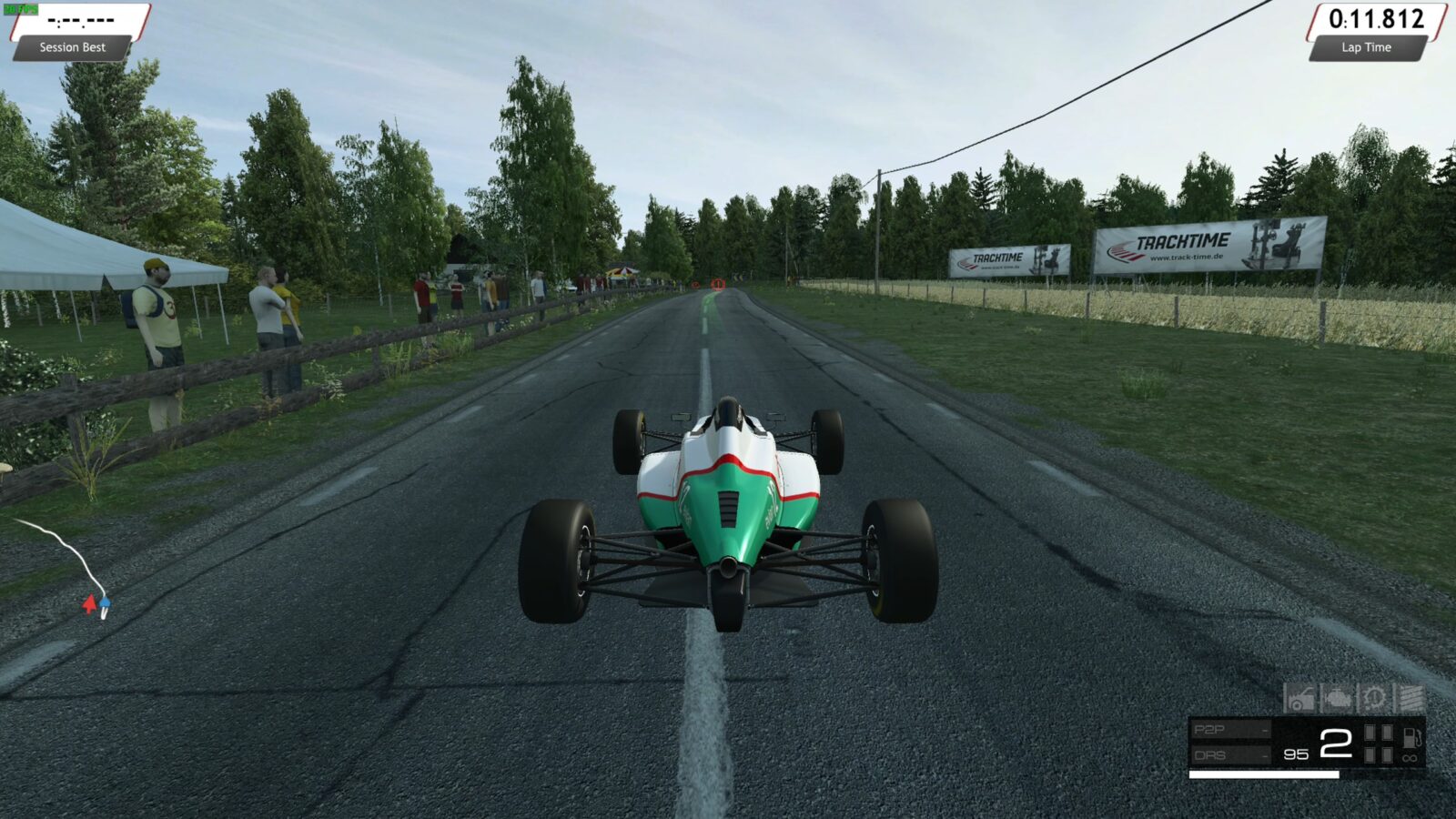Click the striped panel status icon
This screenshot has width=1456, height=819.
coord(1410,699)
